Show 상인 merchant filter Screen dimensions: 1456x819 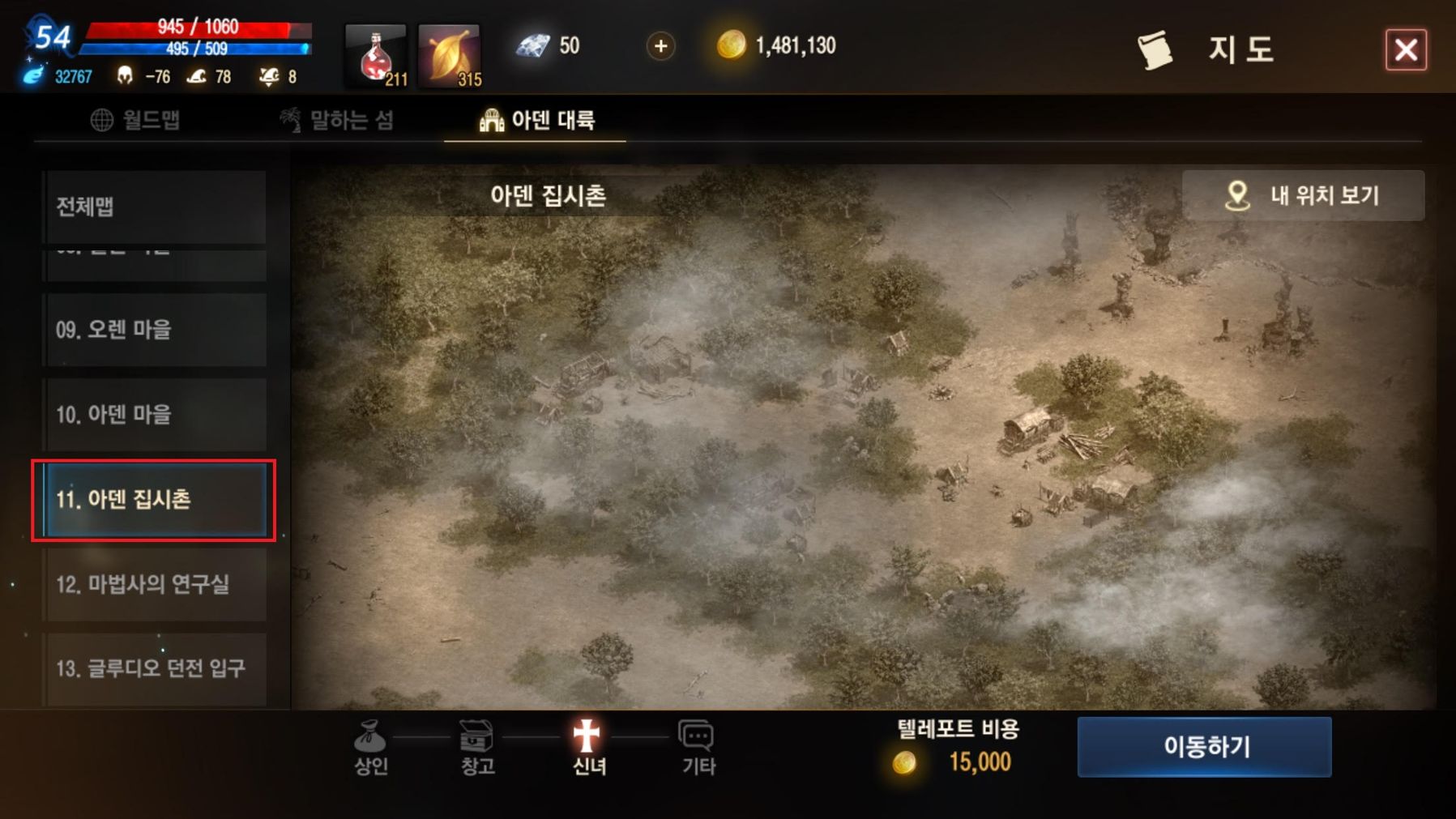point(370,747)
